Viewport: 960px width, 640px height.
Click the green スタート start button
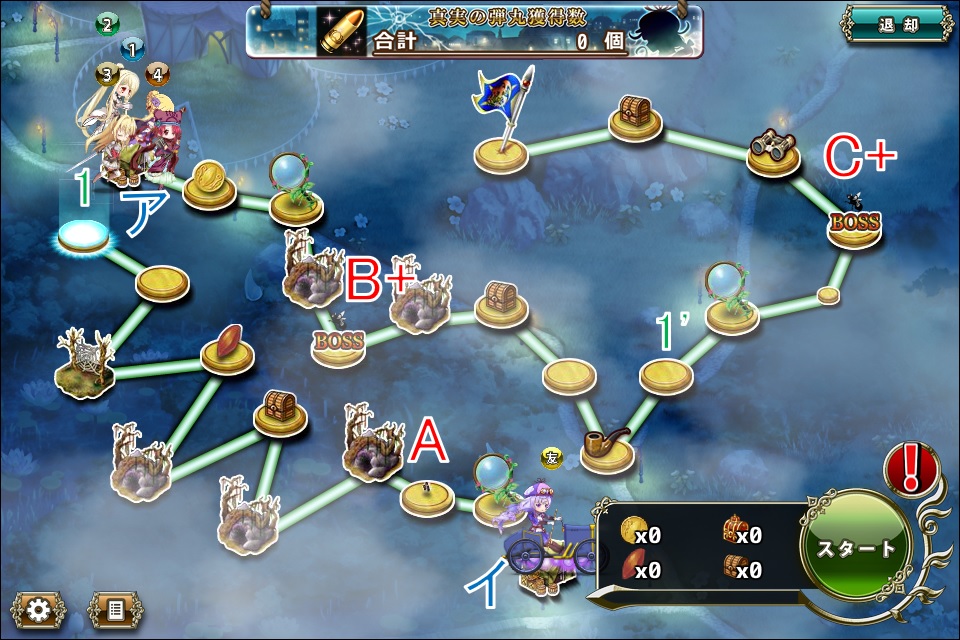click(857, 548)
